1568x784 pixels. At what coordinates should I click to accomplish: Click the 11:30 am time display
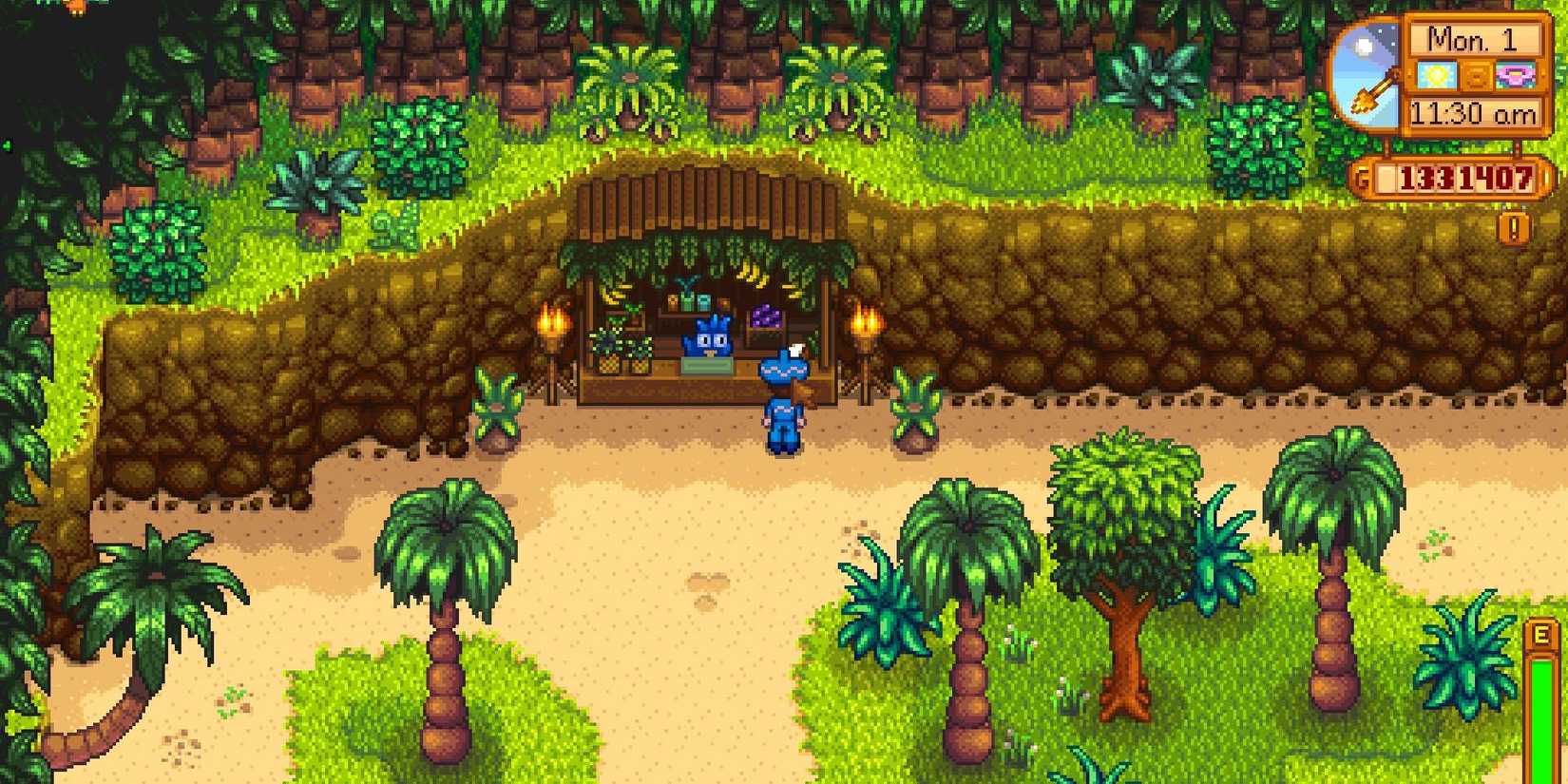coord(1475,111)
